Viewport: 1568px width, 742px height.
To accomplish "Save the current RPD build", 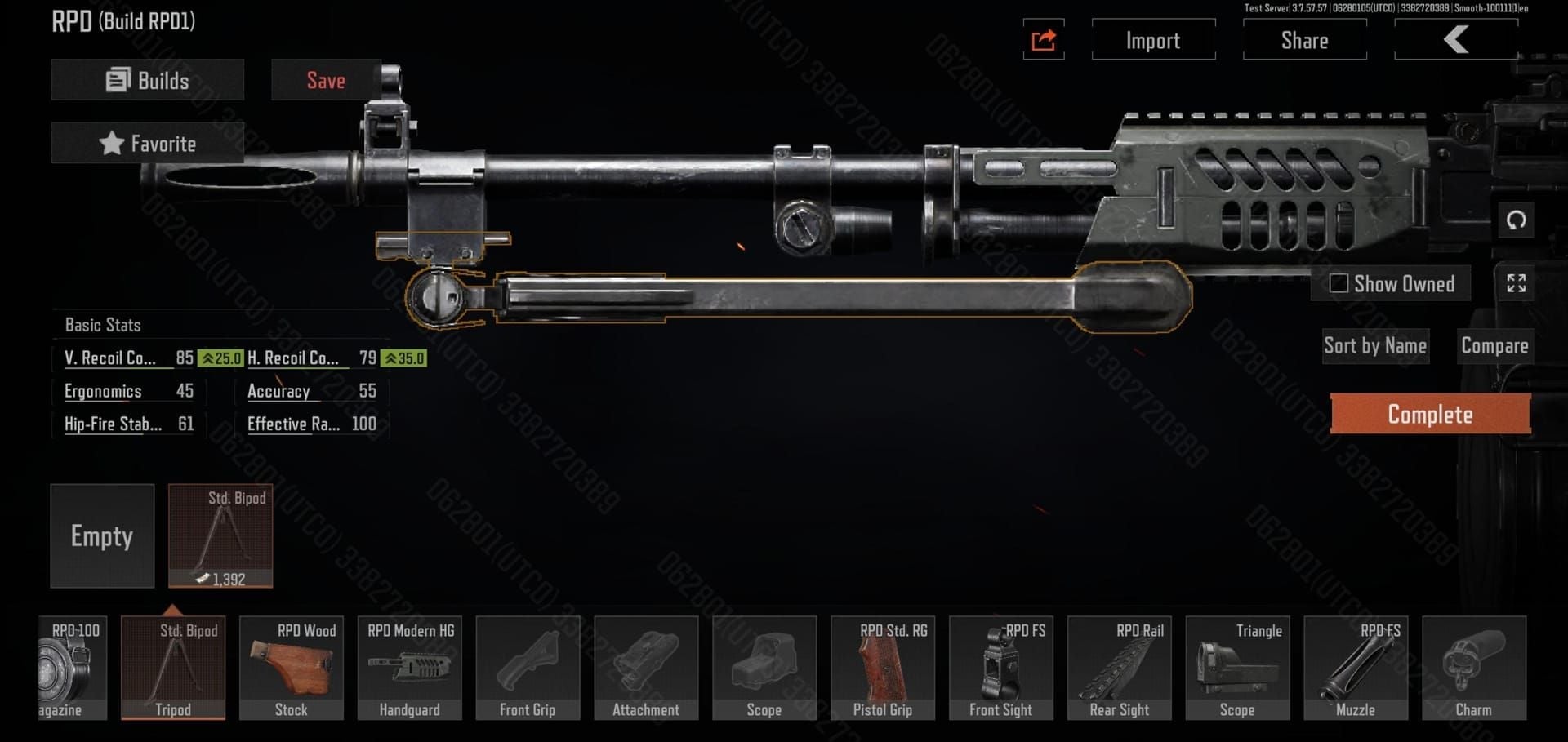I will click(x=326, y=80).
